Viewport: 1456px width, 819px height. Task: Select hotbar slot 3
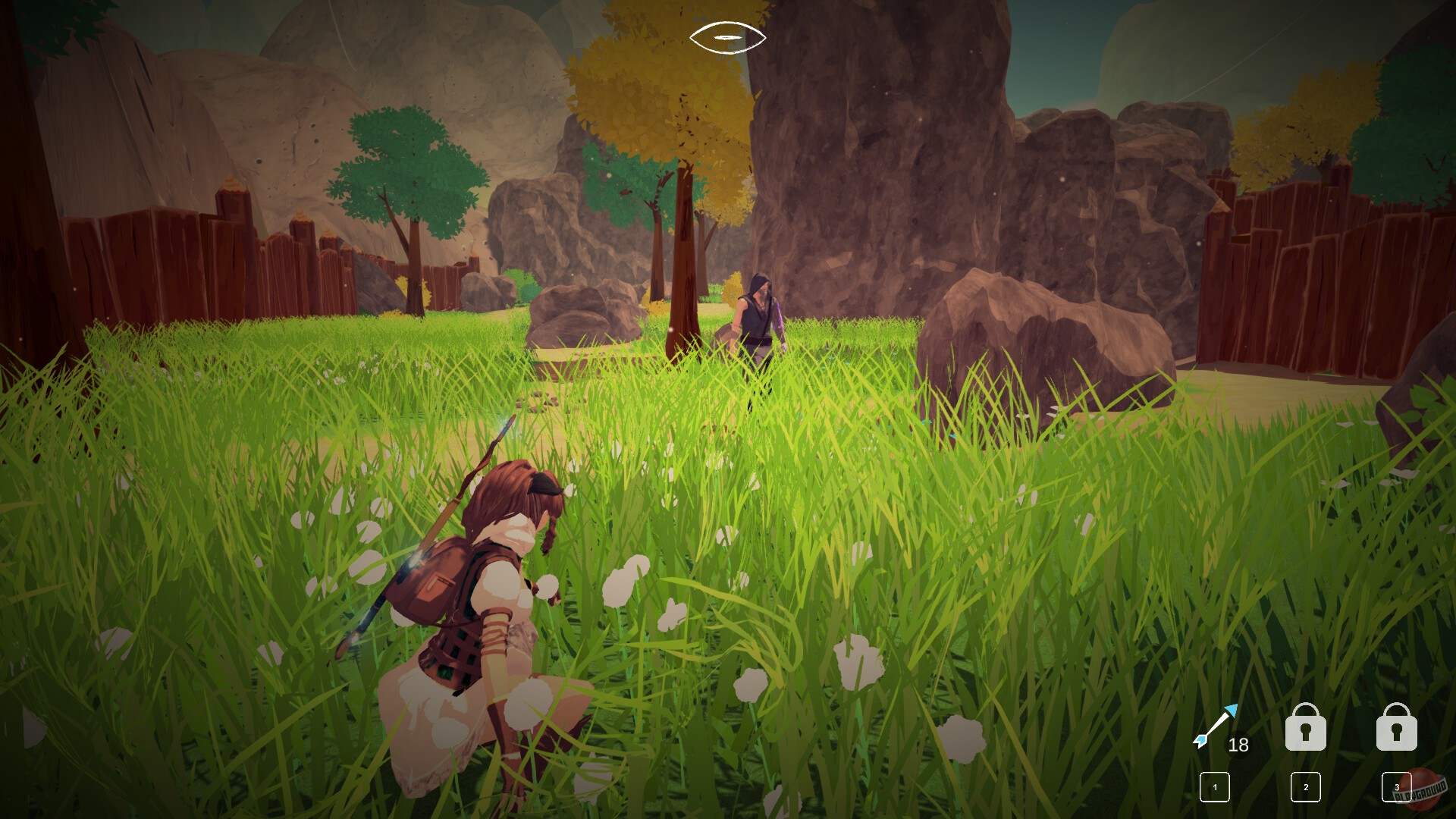click(x=1398, y=789)
